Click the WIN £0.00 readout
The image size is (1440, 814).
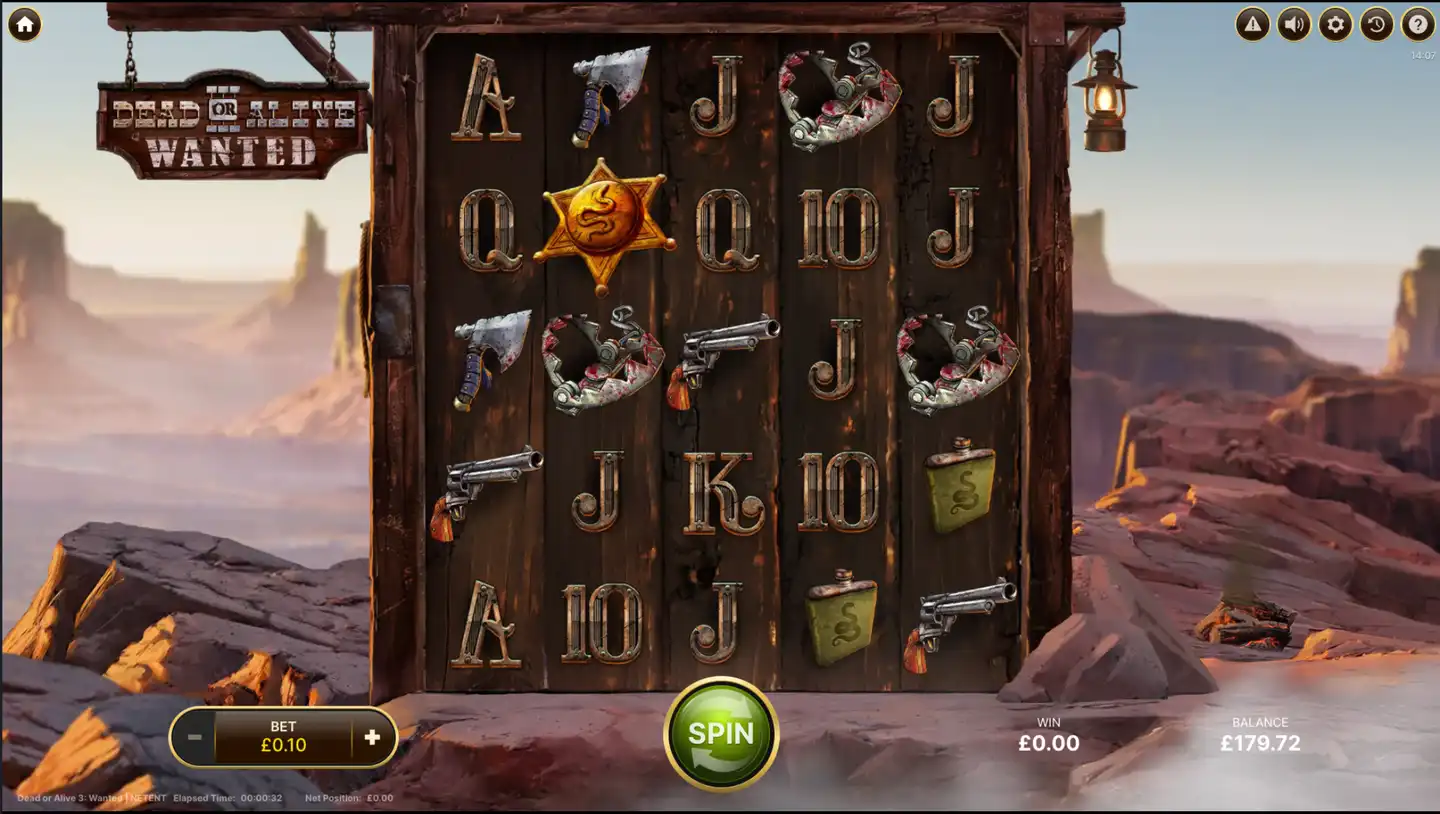point(1046,735)
